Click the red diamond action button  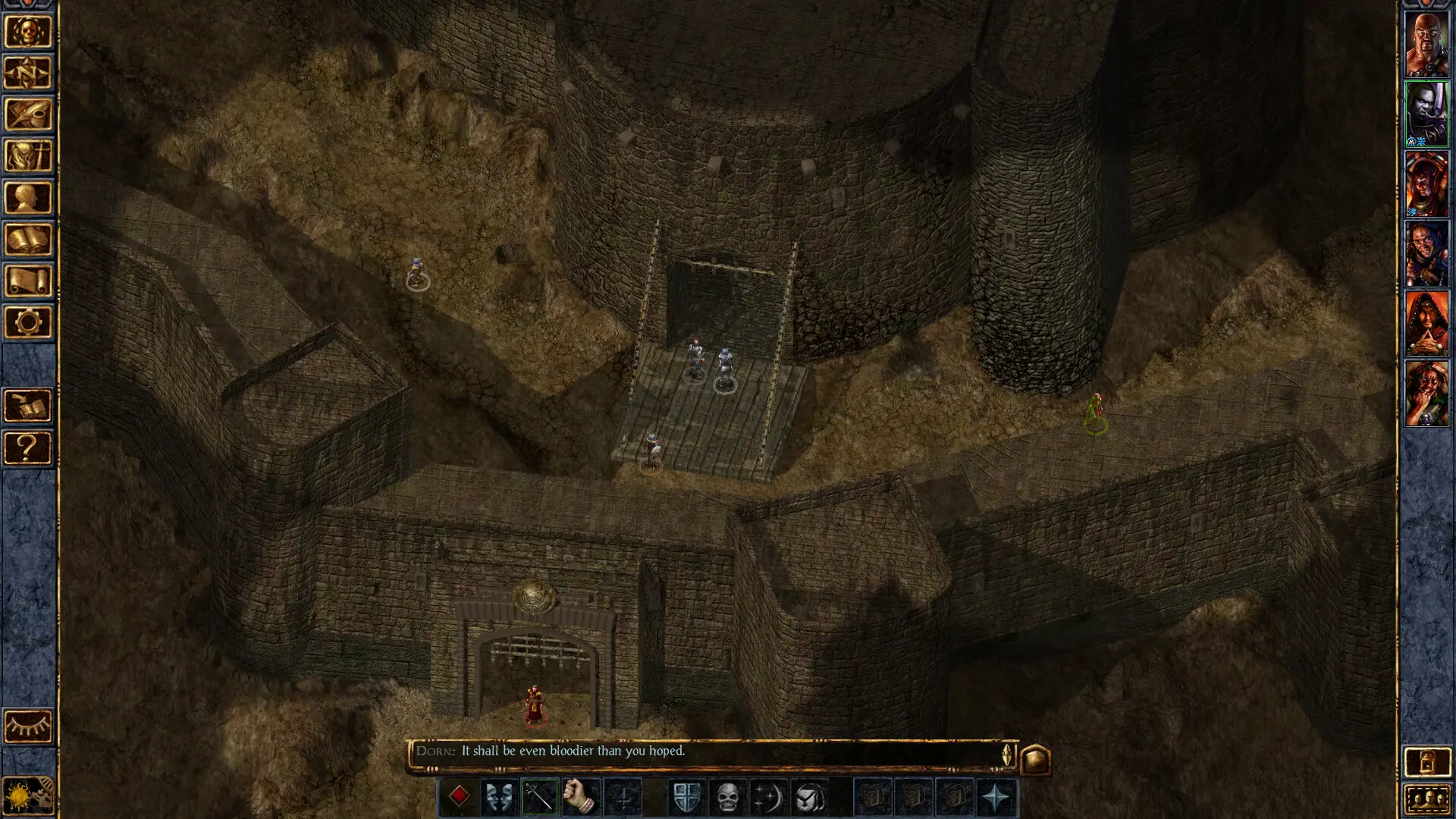click(x=459, y=797)
